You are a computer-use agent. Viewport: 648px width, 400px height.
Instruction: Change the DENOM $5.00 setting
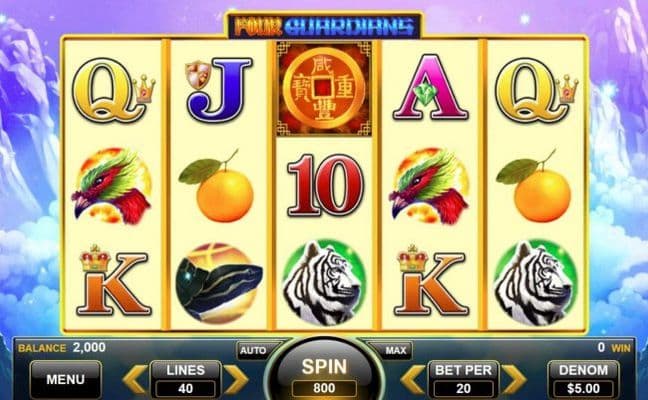[583, 379]
